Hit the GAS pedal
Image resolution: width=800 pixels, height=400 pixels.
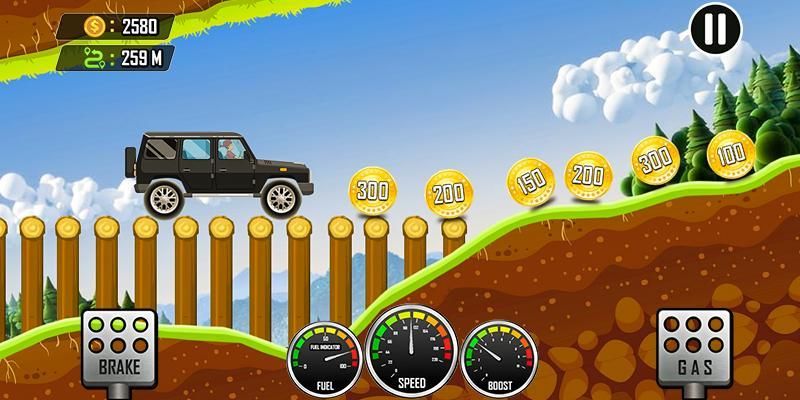click(x=692, y=347)
